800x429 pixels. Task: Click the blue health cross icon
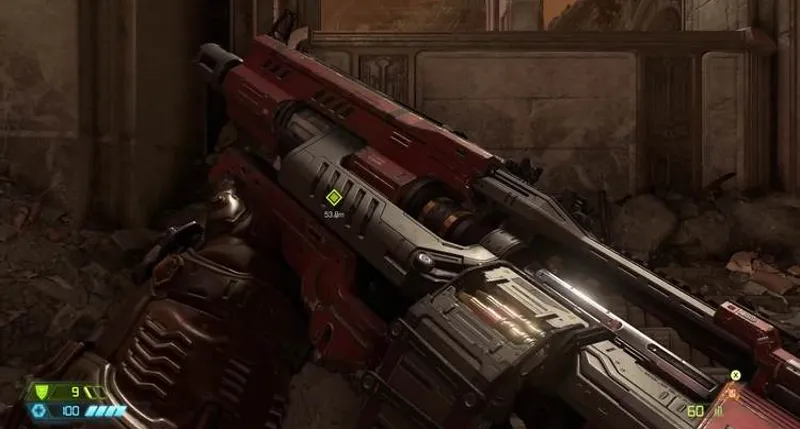41,411
